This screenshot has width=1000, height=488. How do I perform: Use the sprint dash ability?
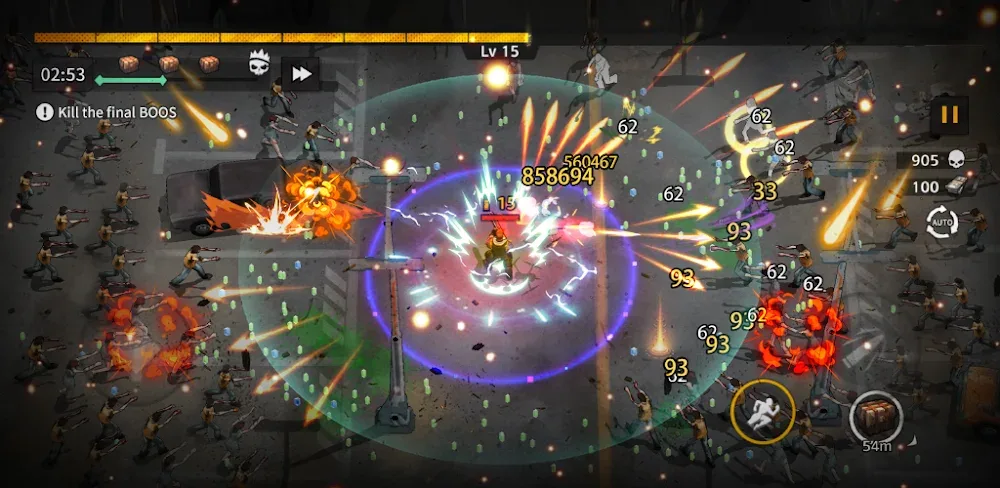pos(763,411)
